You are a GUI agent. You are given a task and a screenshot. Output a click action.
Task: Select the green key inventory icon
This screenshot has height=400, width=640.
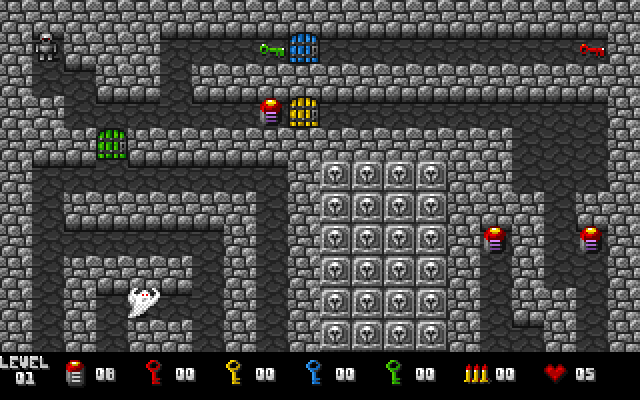point(394,373)
